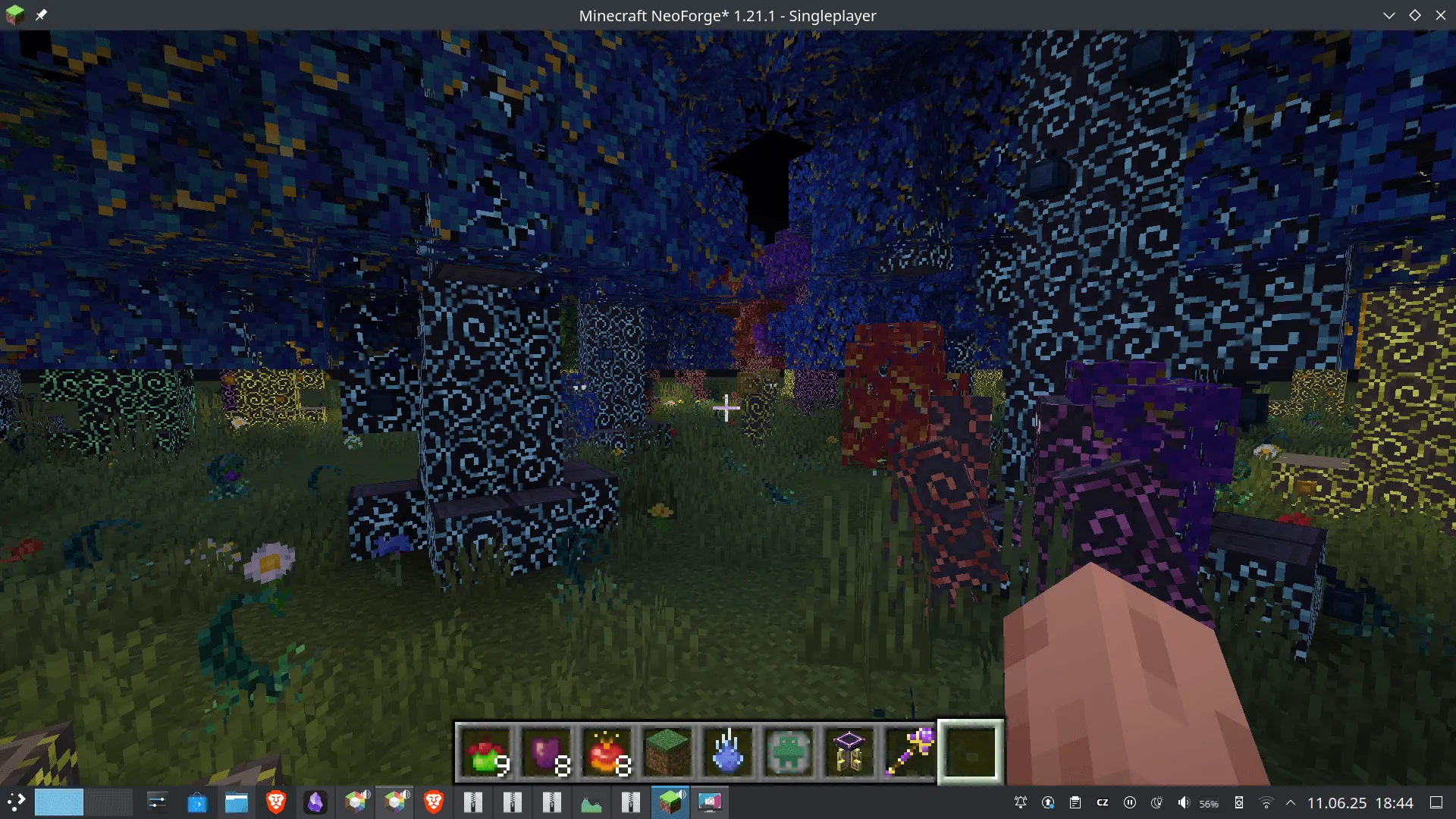Select the purple scepter hotbar item
Image resolution: width=1456 pixels, height=819 pixels.
click(x=910, y=752)
